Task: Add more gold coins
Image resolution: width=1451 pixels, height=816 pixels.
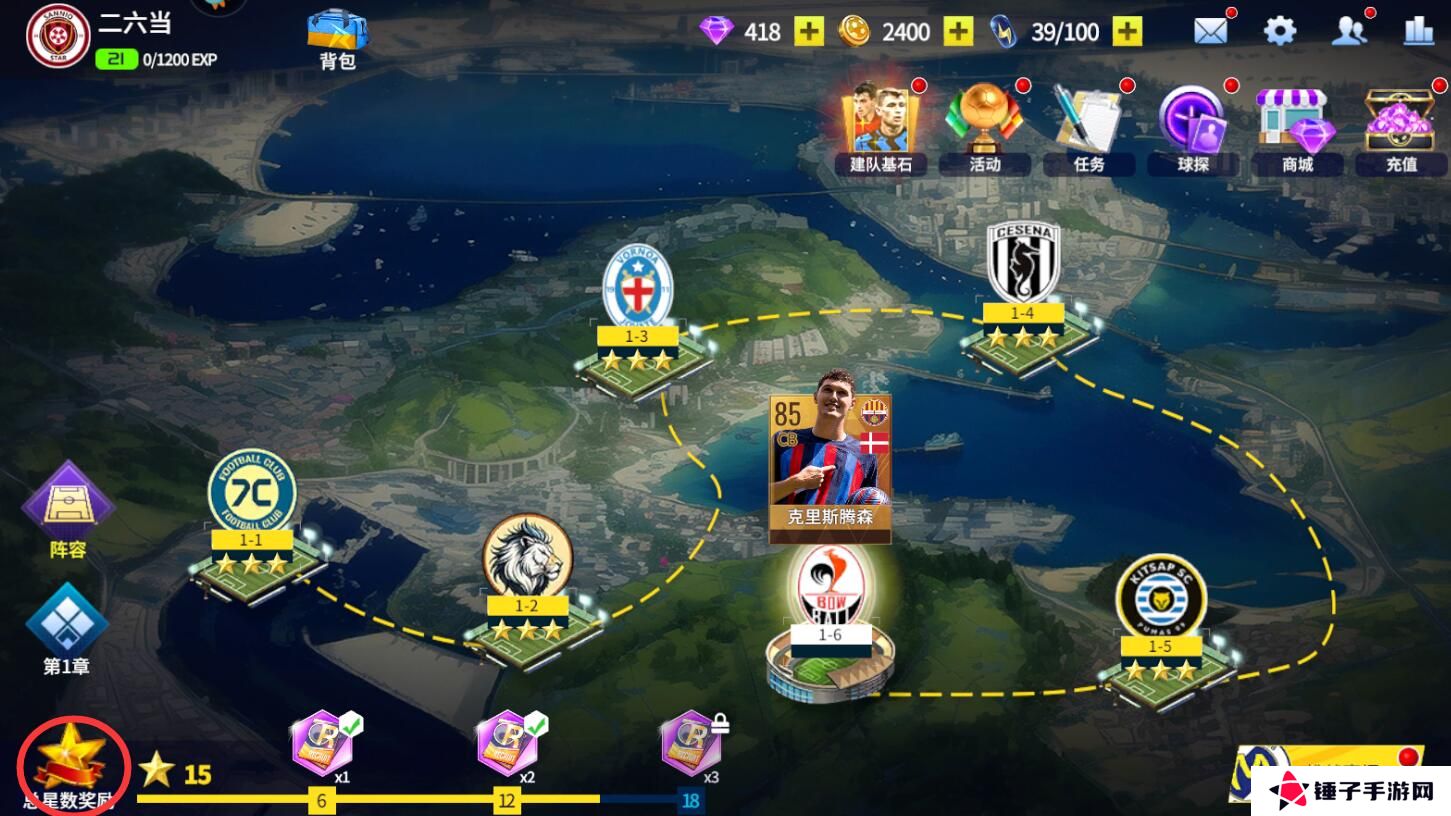Action: (x=958, y=32)
